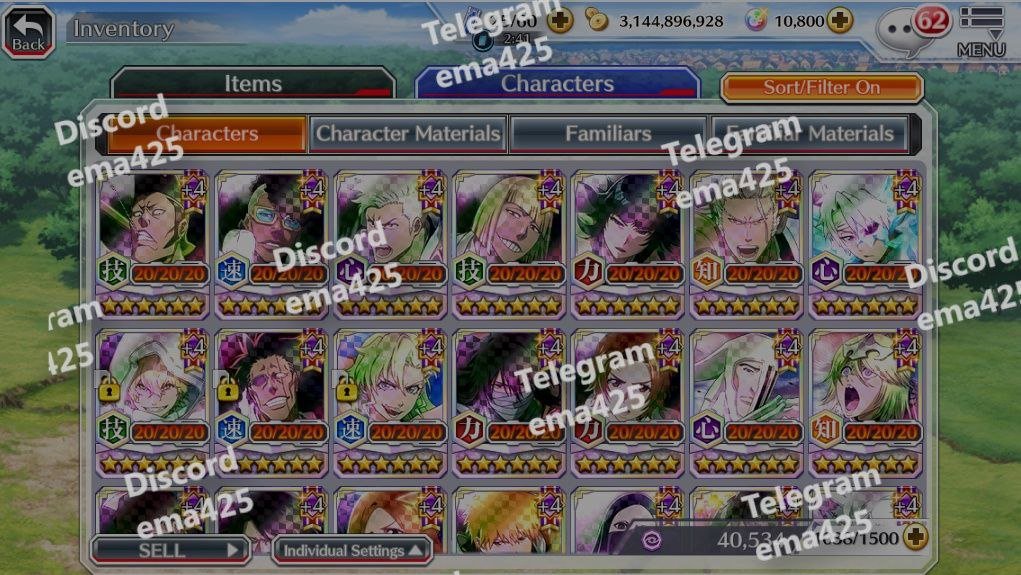
Task: Refill tickets with the plus button
Action: coord(560,21)
